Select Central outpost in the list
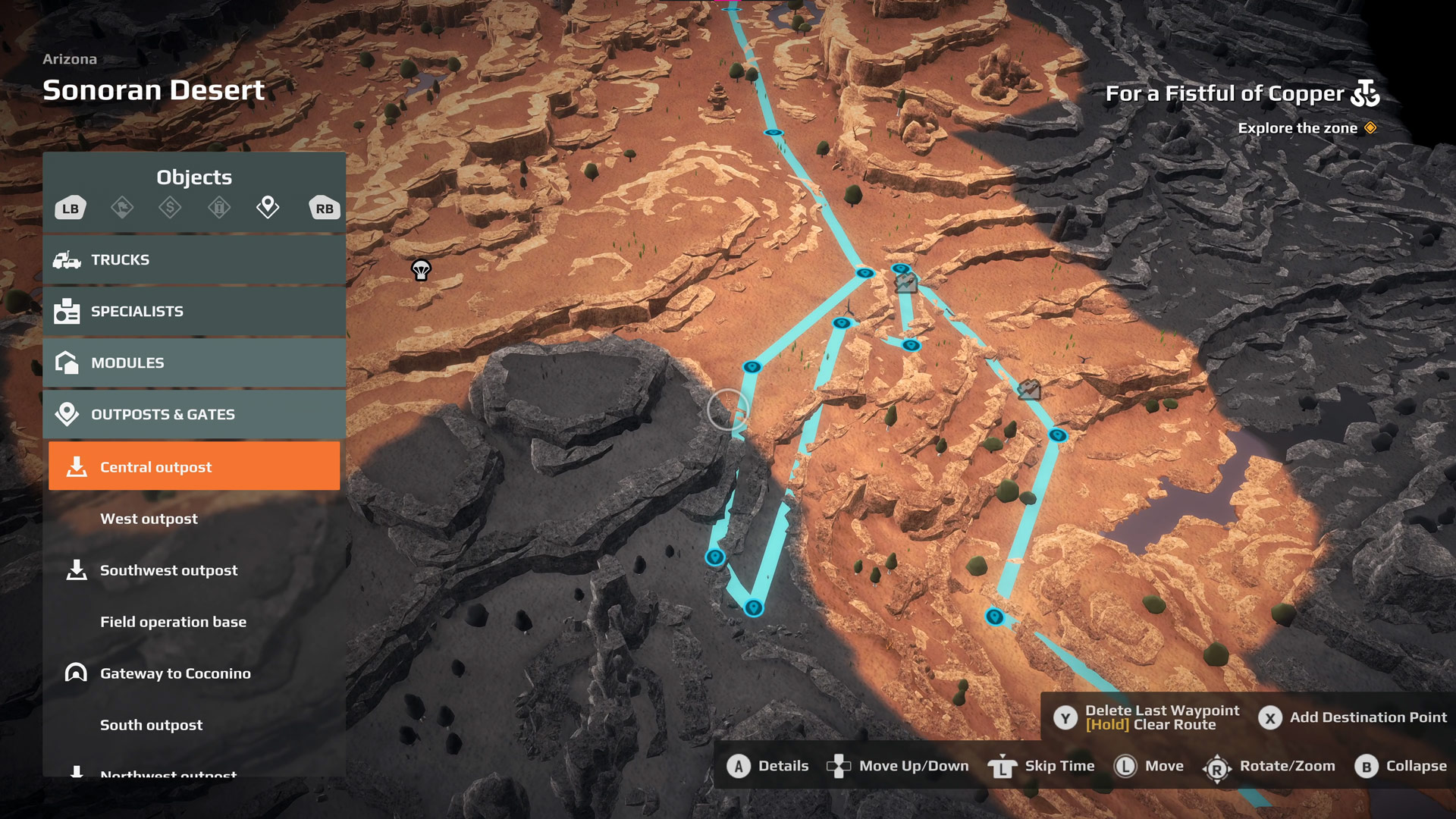Screen dimensions: 1456x819 194,466
